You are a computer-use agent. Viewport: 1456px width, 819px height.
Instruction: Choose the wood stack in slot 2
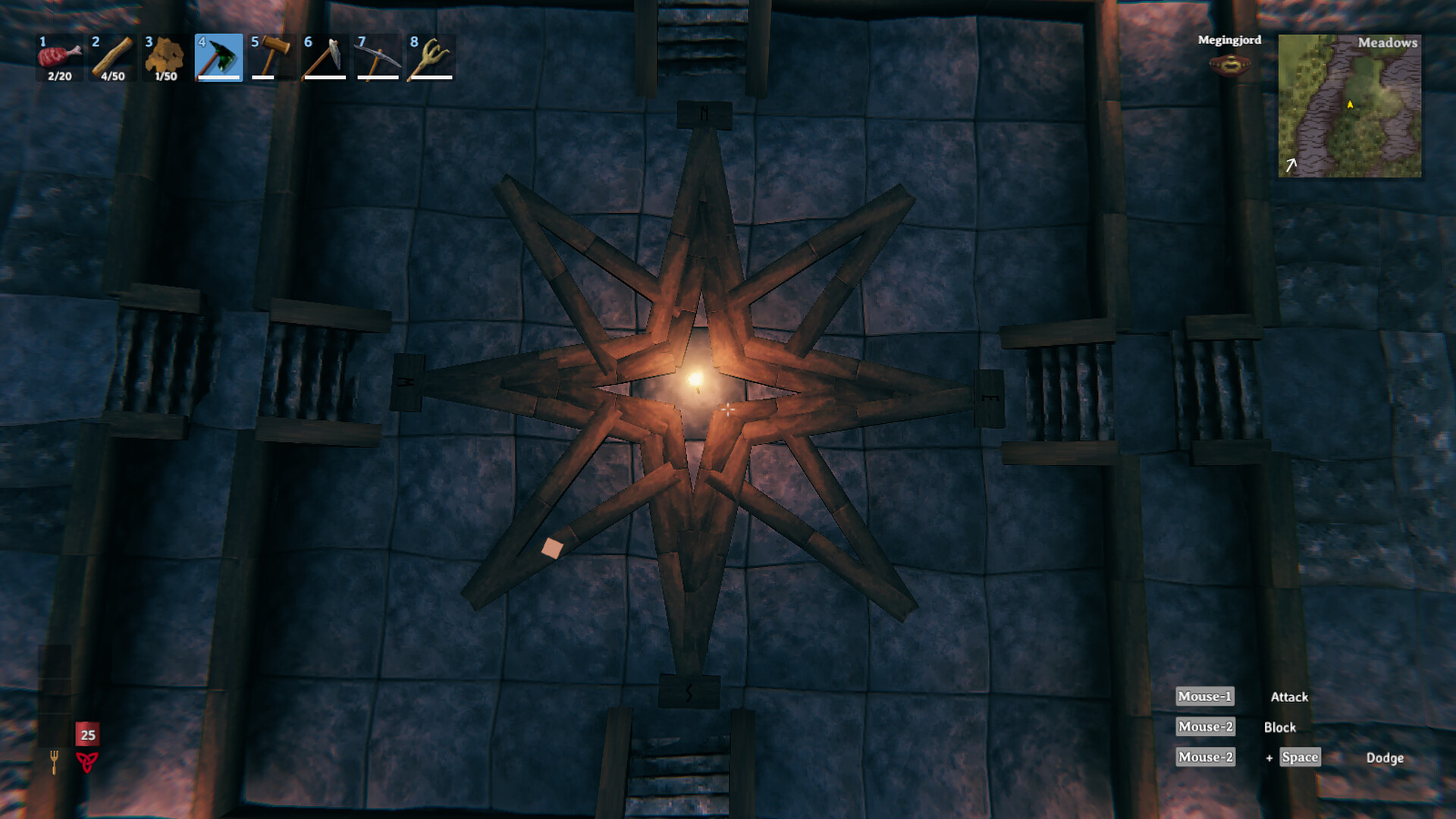[x=113, y=58]
